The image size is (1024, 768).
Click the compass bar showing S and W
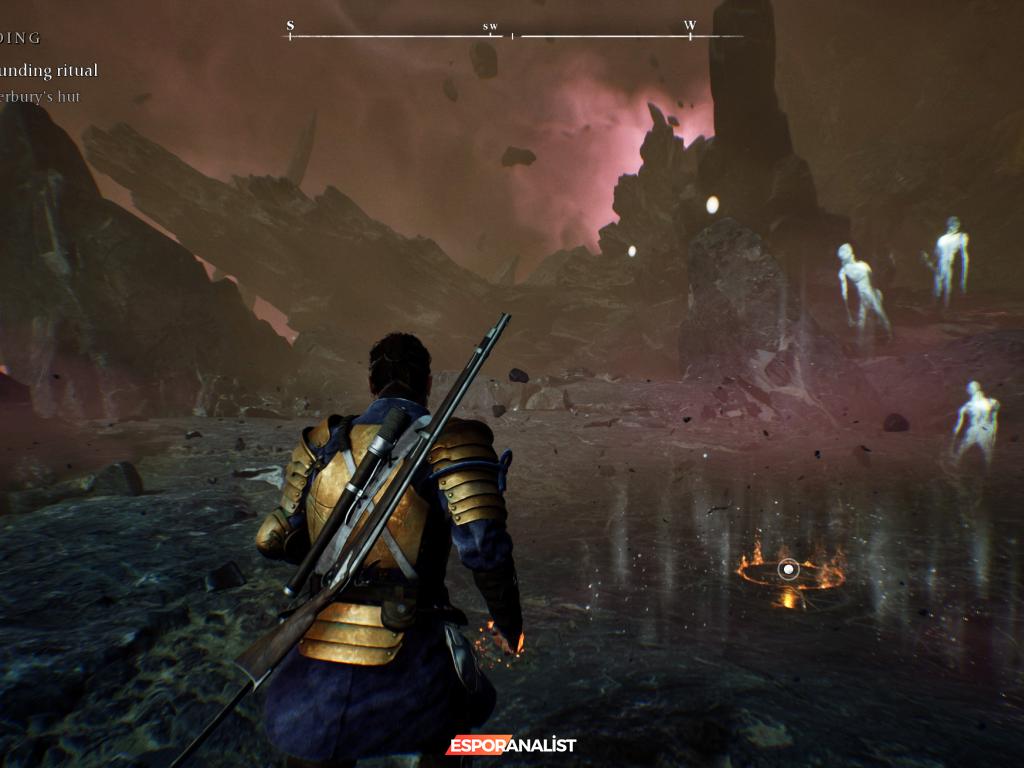[514, 36]
